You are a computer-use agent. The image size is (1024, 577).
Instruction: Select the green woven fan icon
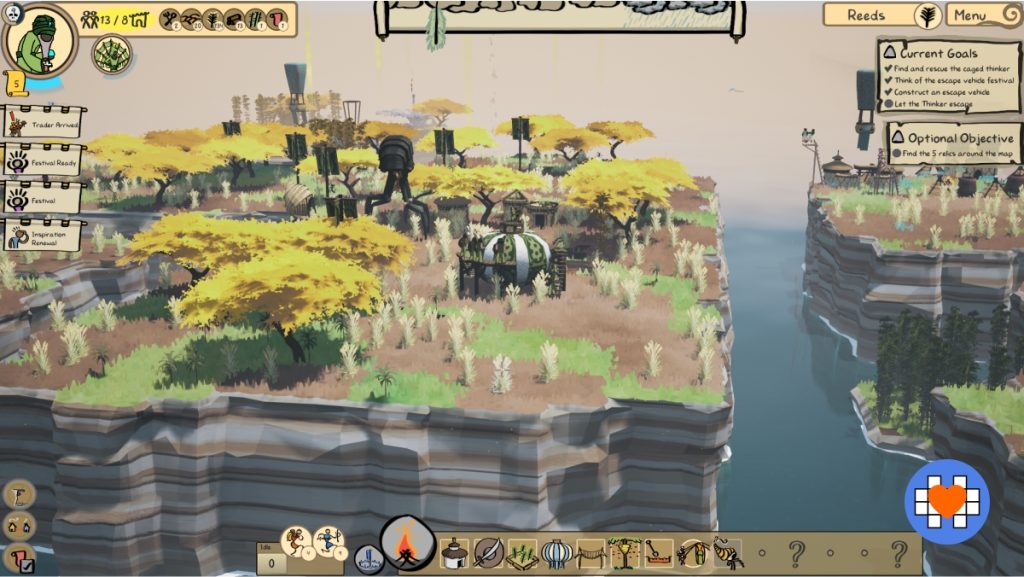112,54
